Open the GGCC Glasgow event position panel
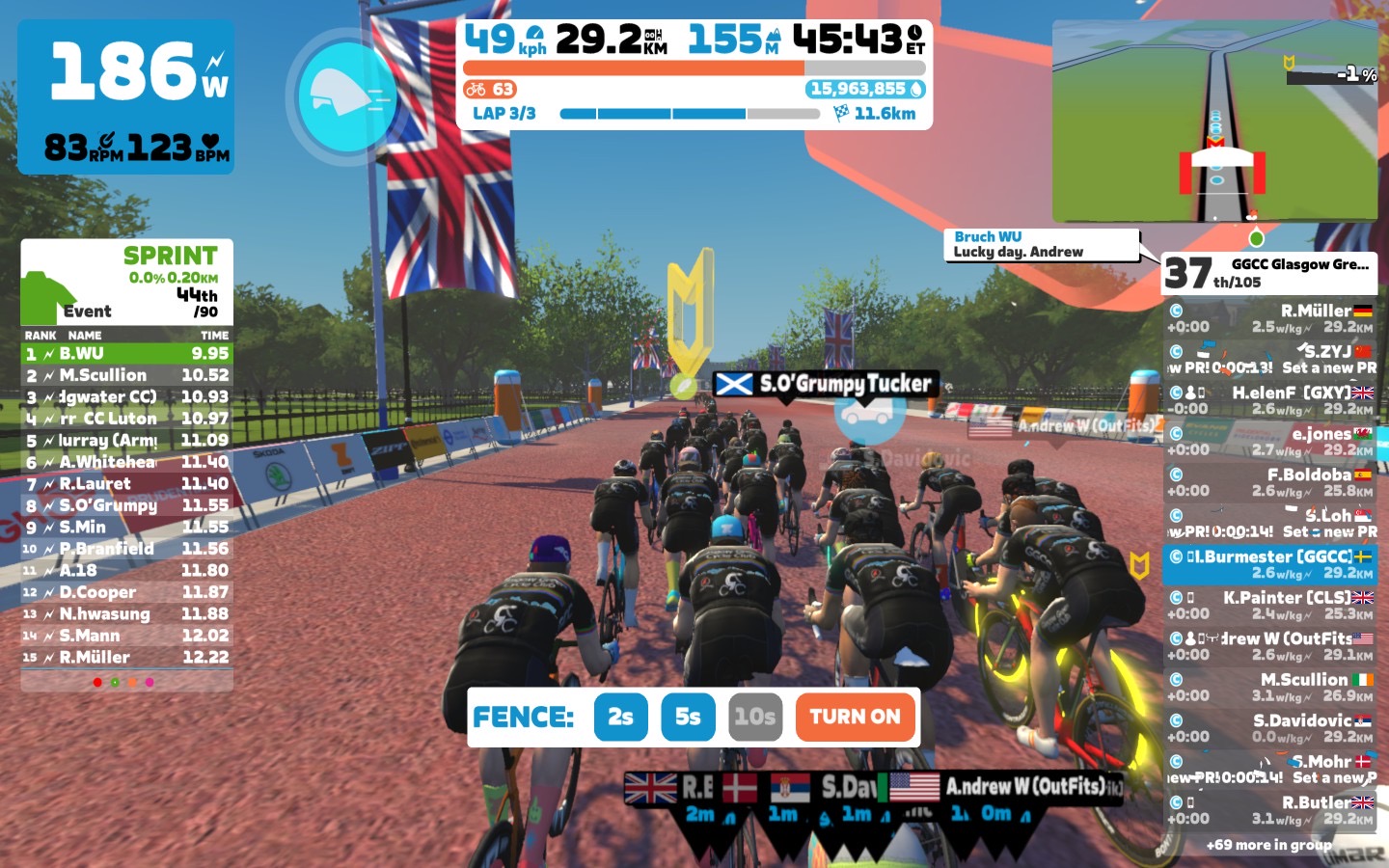 click(1268, 273)
